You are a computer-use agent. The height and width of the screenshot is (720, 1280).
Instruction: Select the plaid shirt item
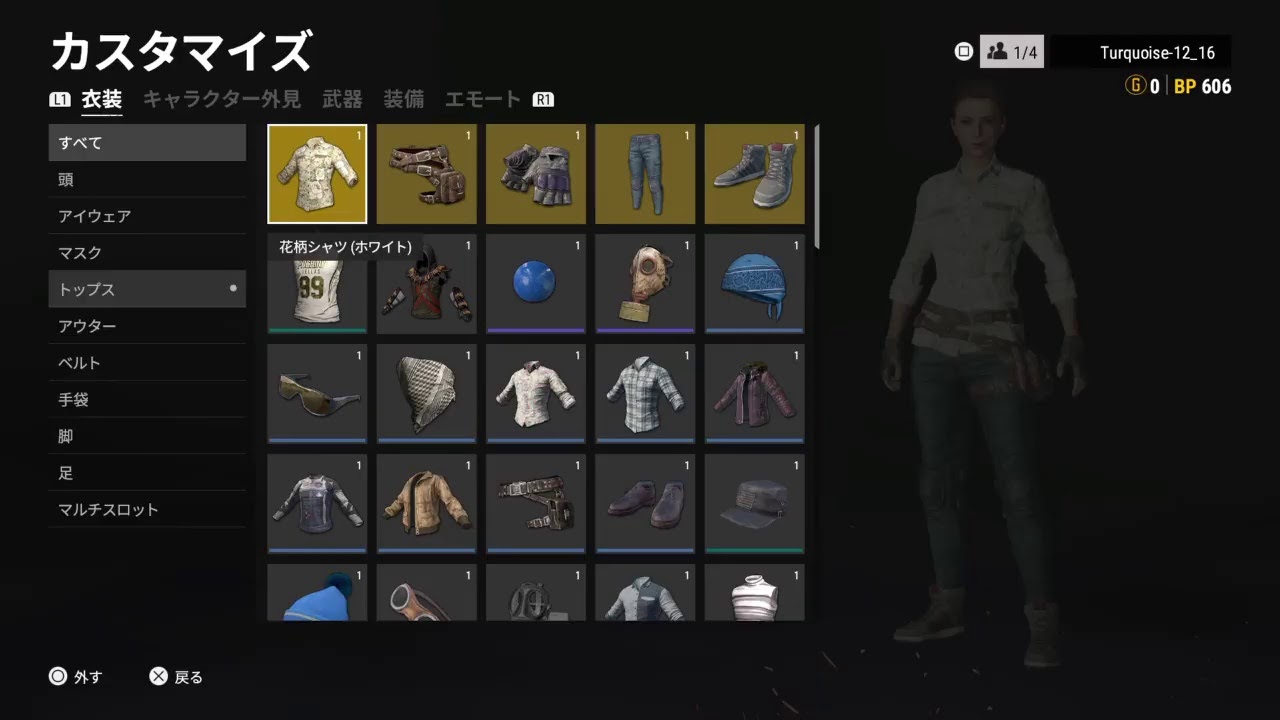tap(644, 393)
